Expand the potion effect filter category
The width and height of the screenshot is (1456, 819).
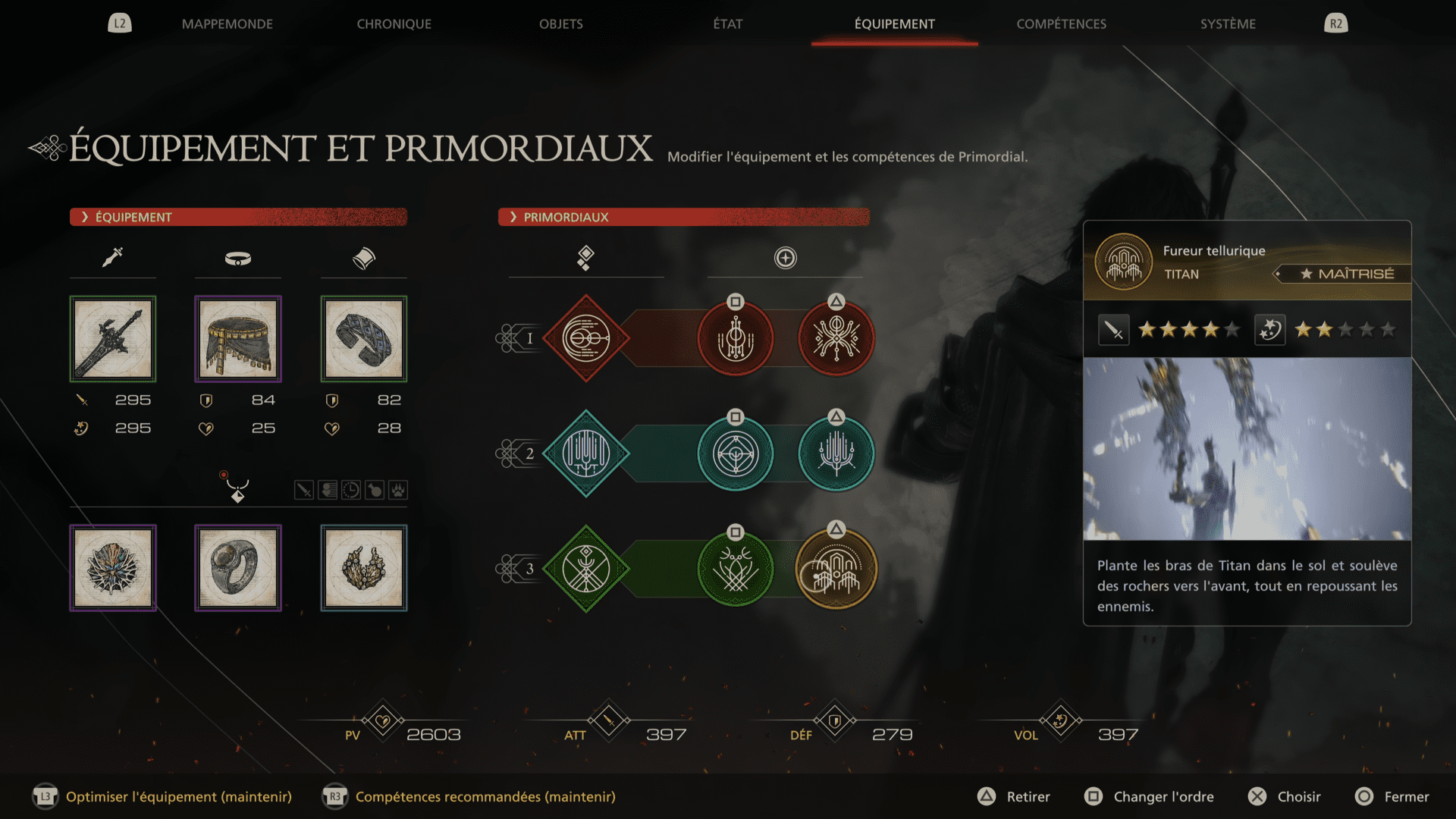374,489
